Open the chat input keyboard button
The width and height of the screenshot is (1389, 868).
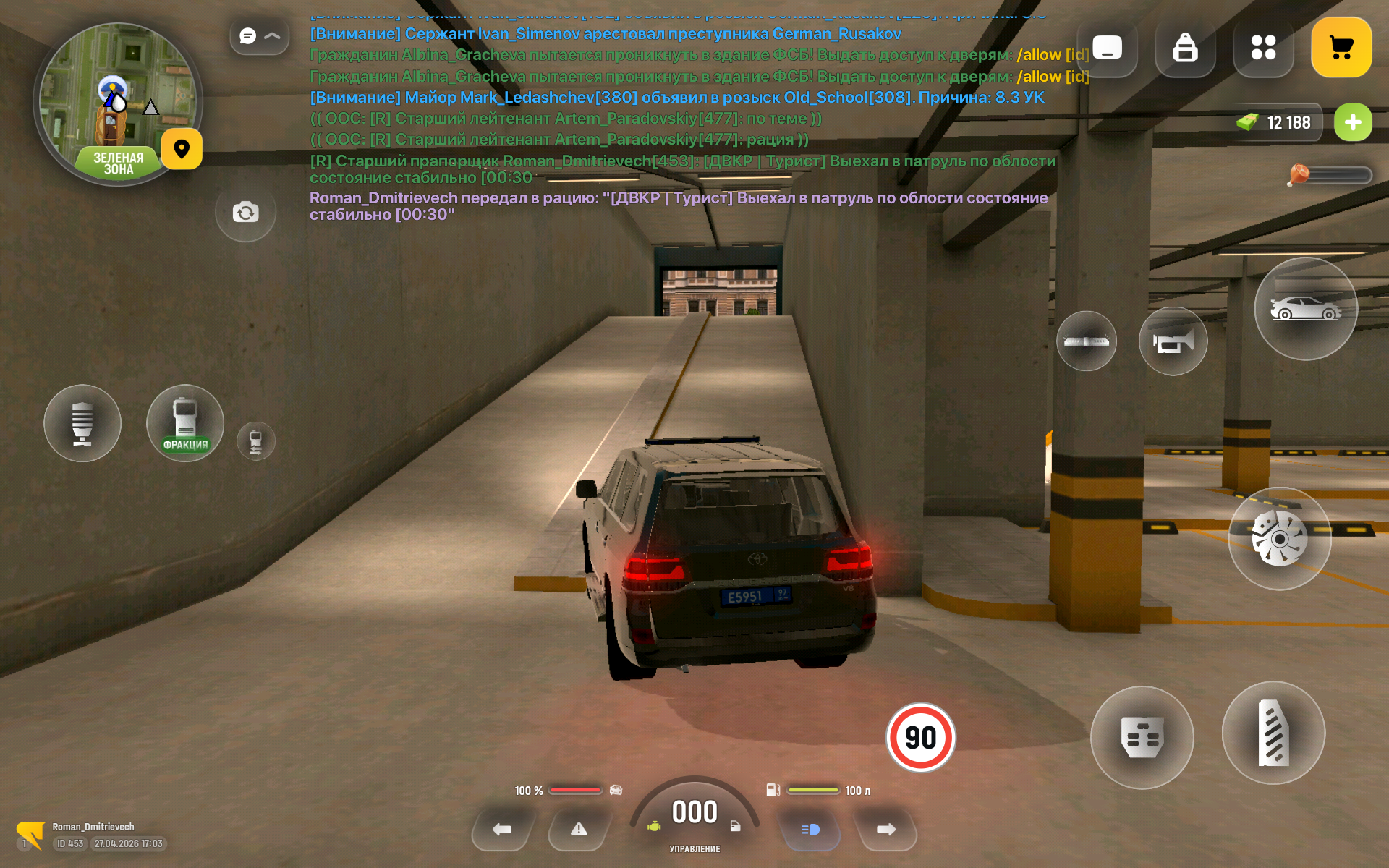click(1107, 48)
